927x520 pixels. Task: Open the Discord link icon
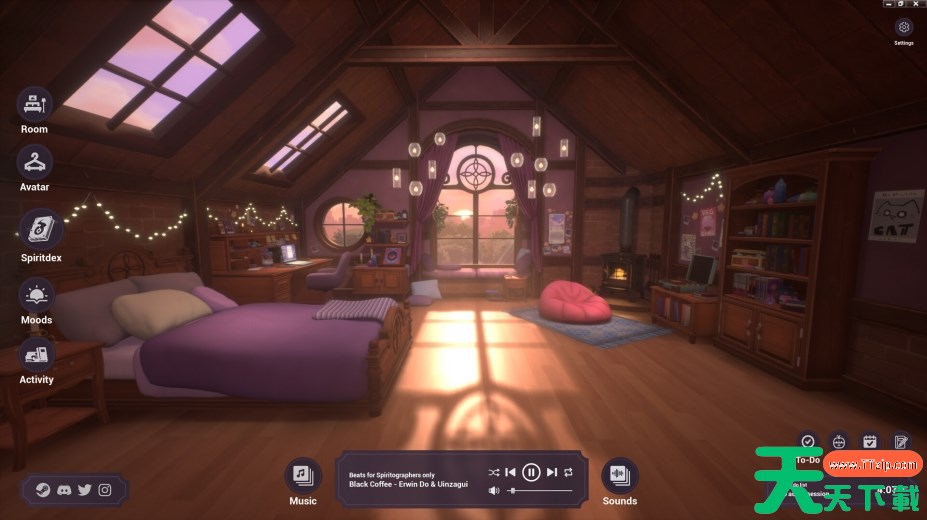pyautogui.click(x=64, y=490)
